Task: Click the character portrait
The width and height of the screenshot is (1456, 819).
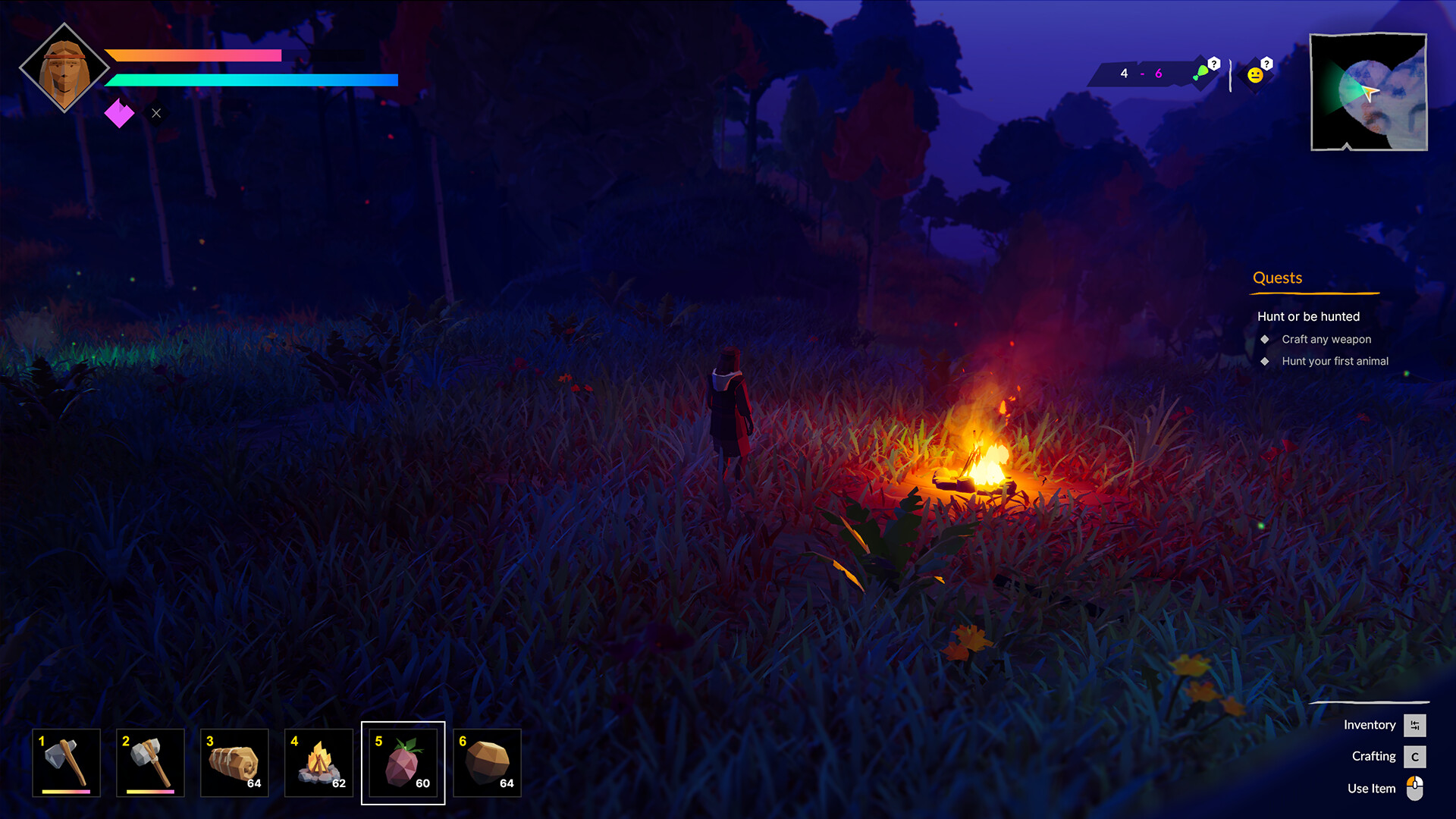Action: click(64, 68)
